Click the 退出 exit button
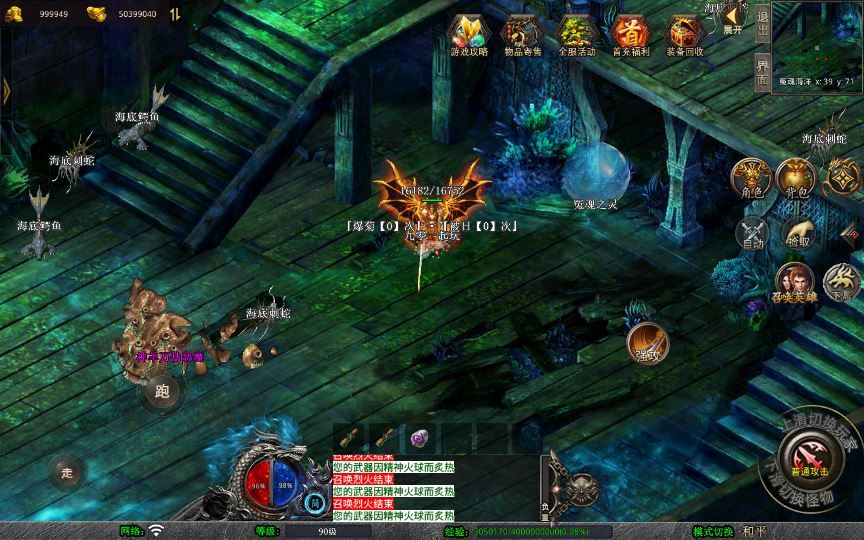 (x=762, y=22)
